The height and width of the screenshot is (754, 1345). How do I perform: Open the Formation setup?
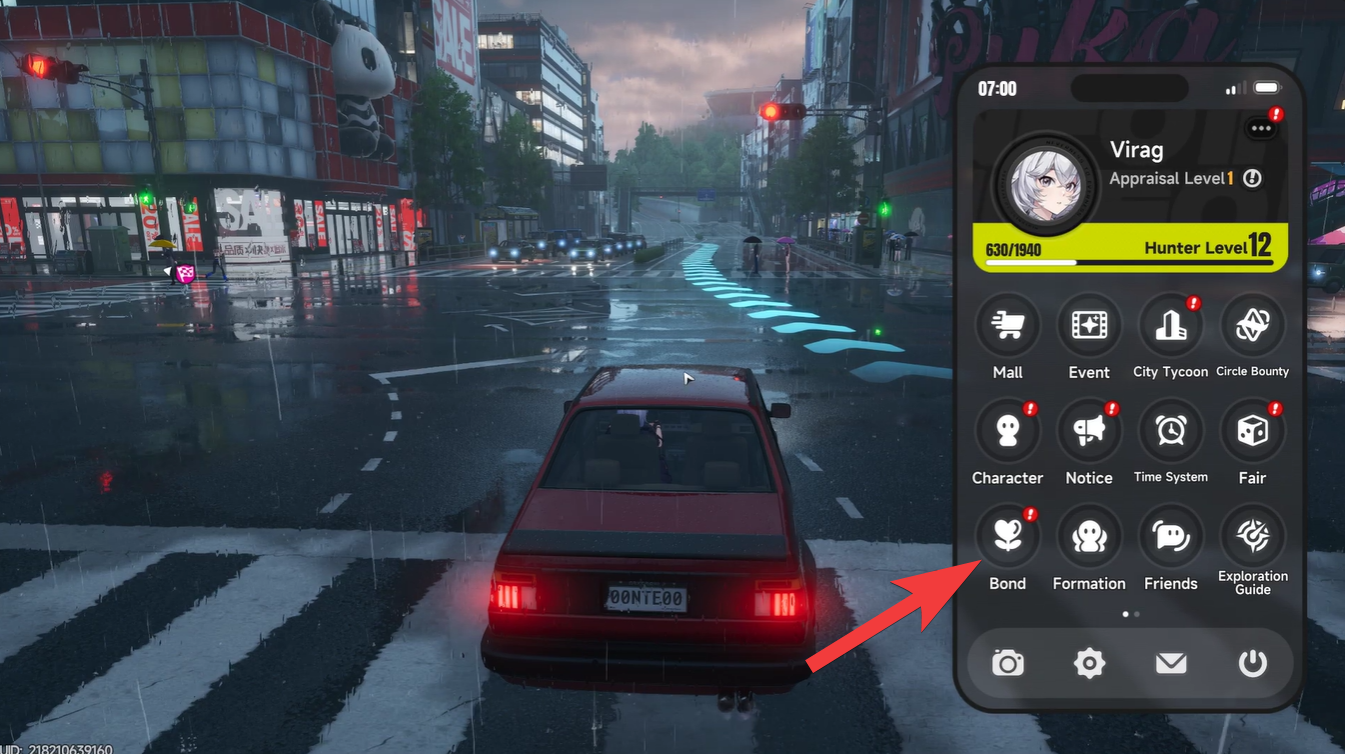click(1089, 537)
